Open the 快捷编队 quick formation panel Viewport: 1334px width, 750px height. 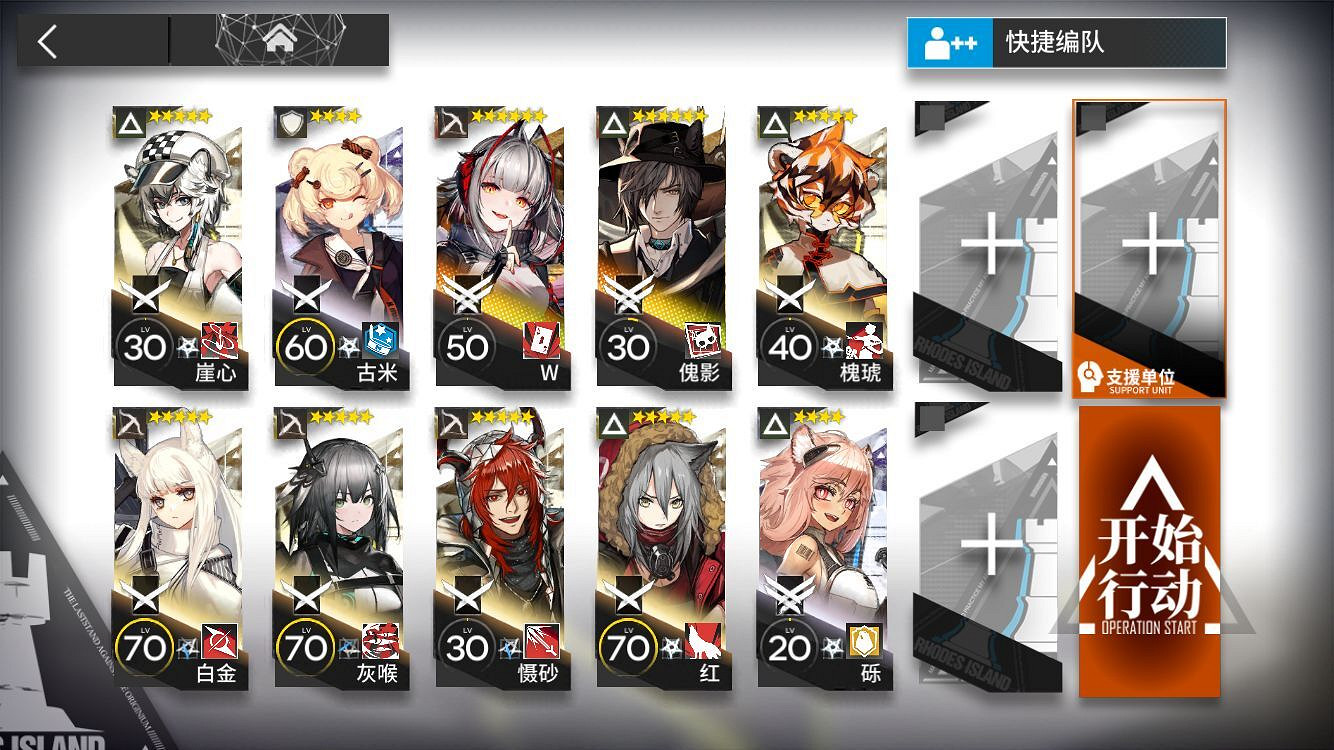[1065, 42]
